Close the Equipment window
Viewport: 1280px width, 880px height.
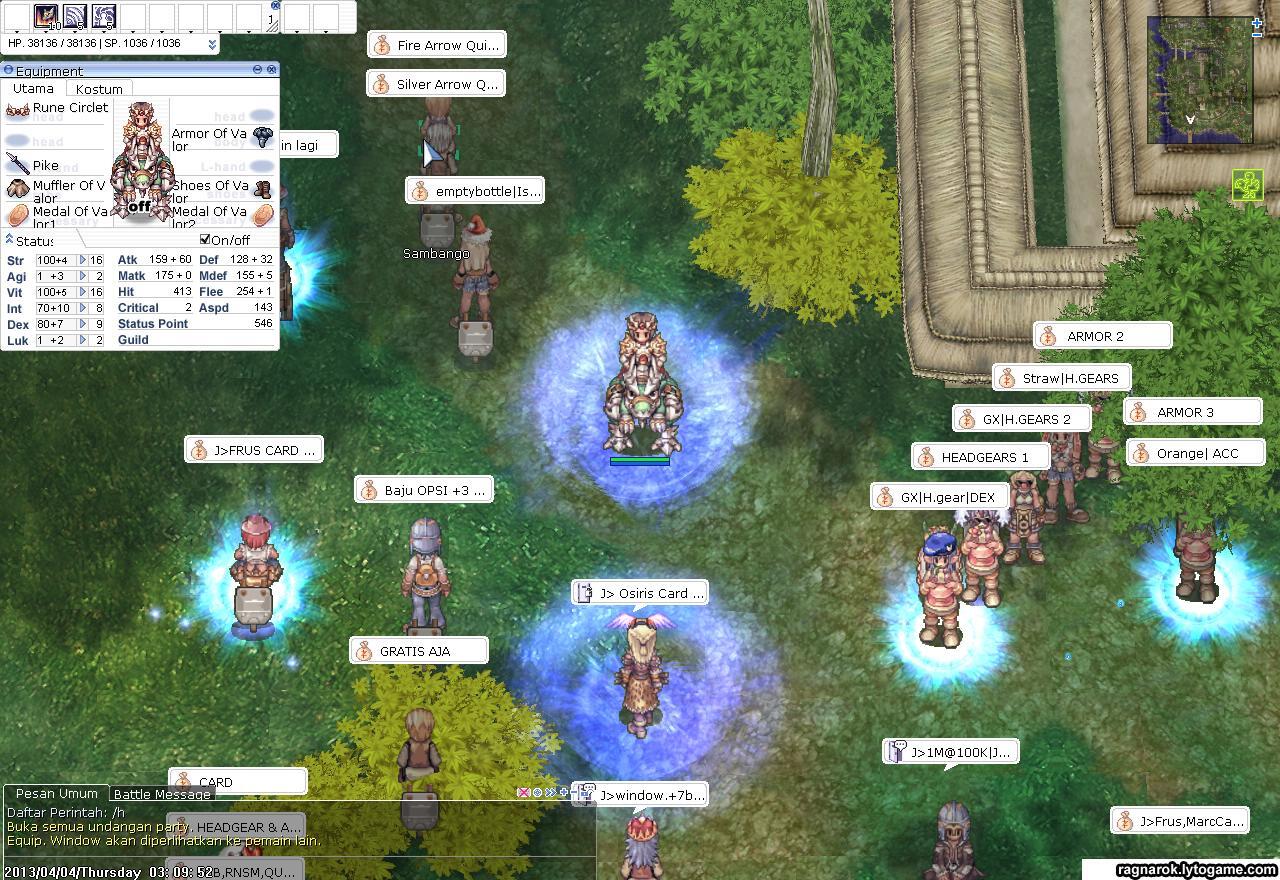(272, 69)
